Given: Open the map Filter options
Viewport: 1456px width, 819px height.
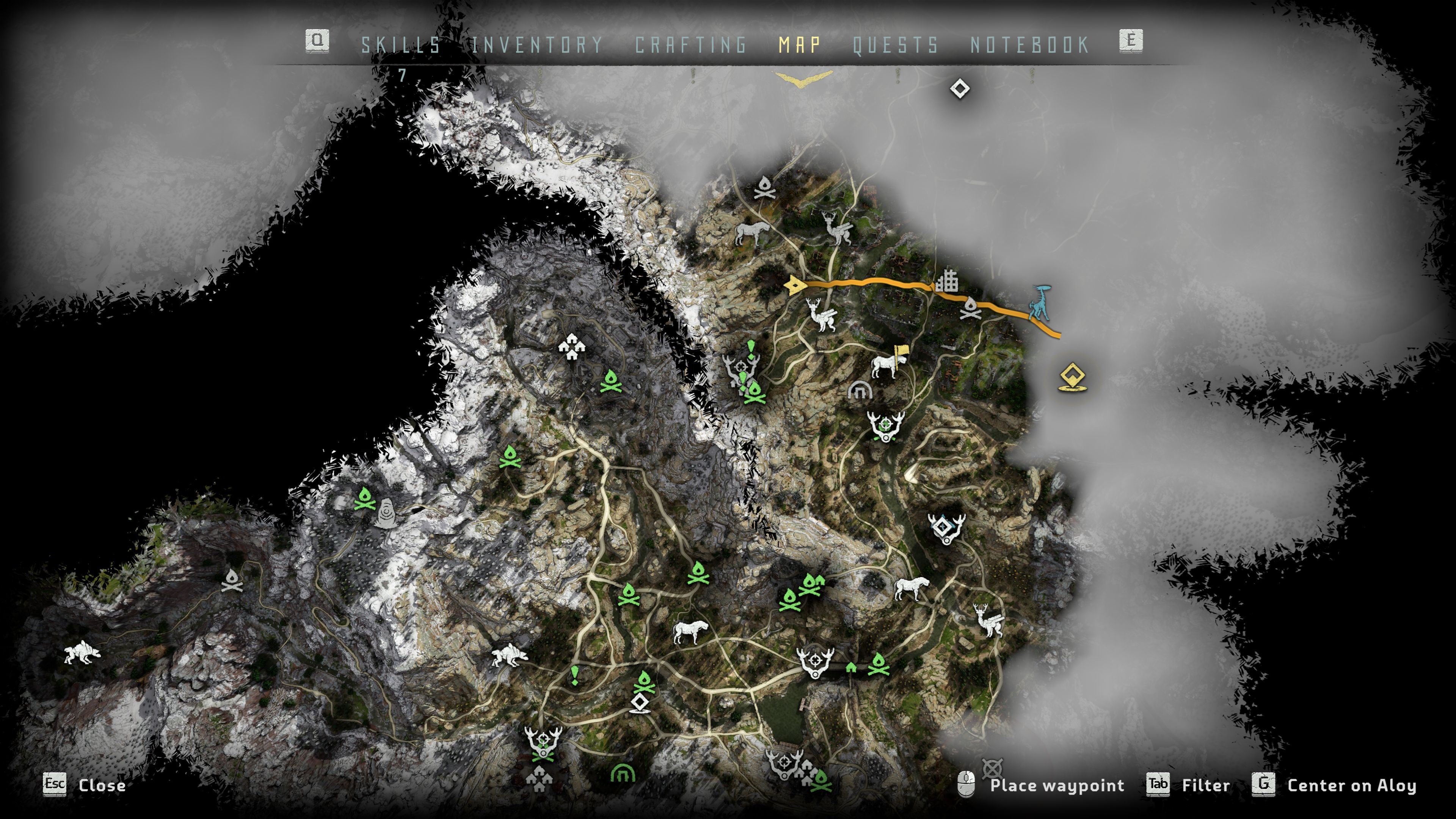Looking at the screenshot, I should [x=1189, y=785].
